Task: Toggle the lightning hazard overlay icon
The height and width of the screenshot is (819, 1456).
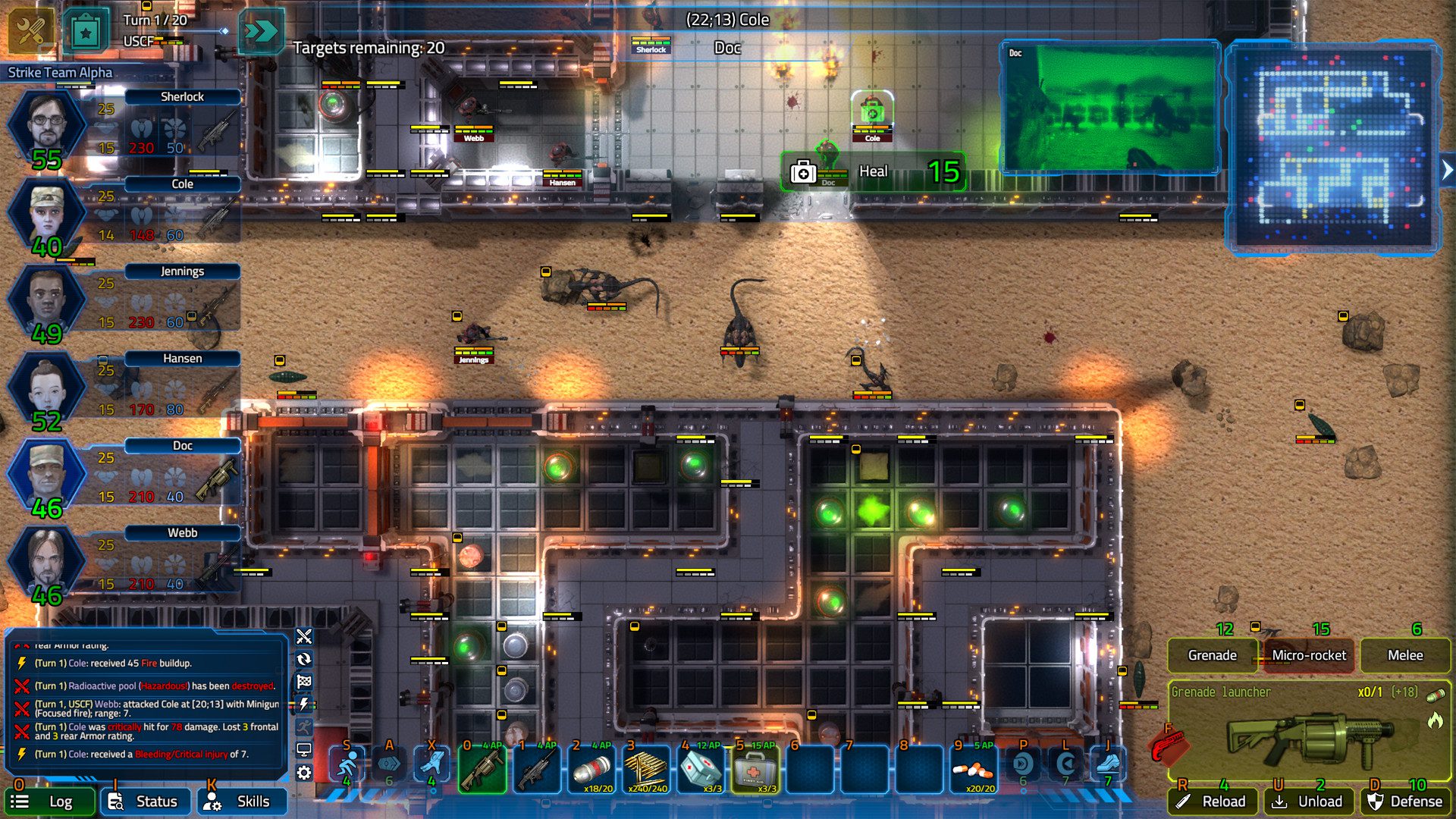Action: (x=305, y=704)
